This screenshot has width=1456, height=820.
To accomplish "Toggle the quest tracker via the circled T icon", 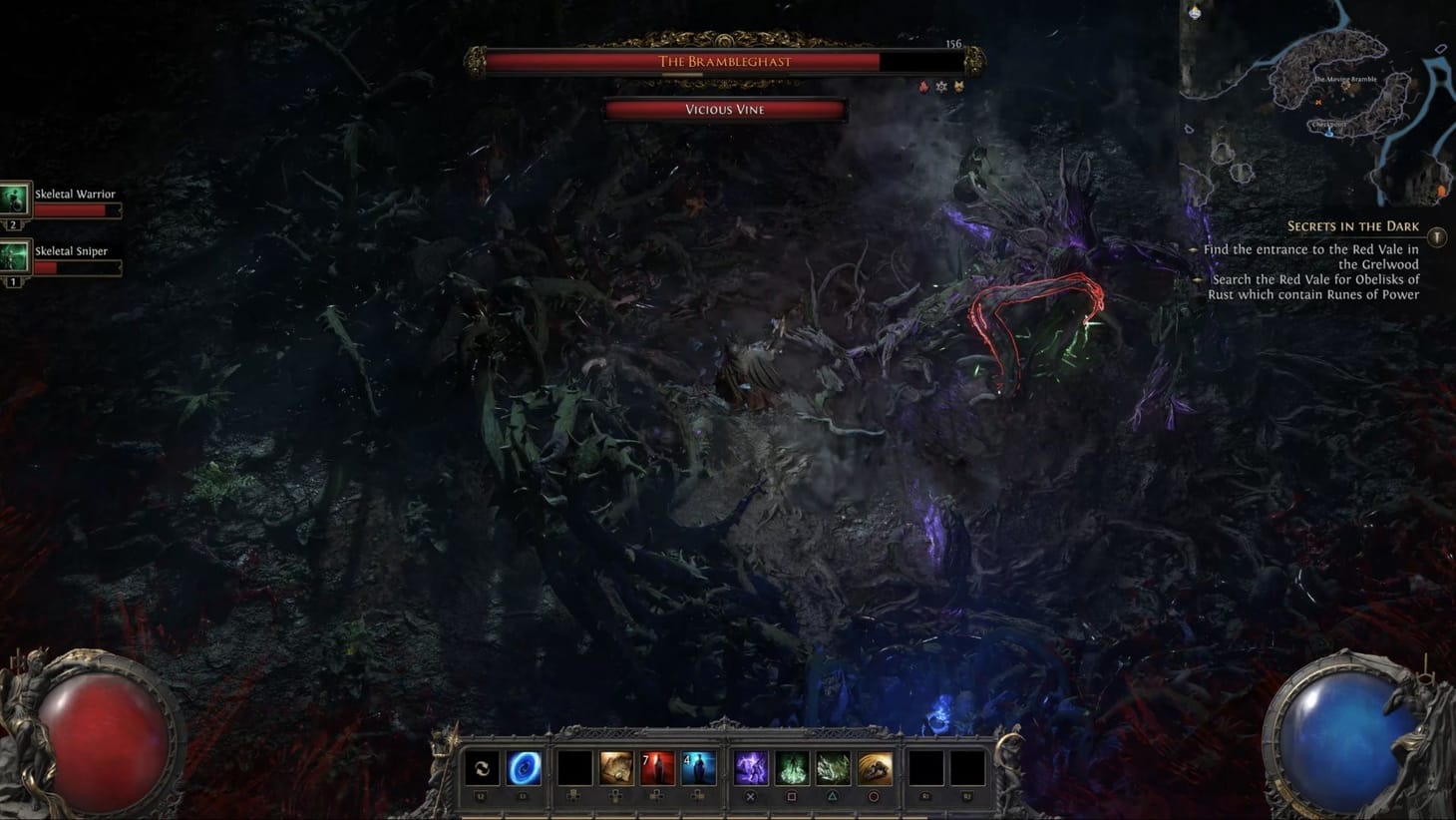I will click(x=1436, y=236).
